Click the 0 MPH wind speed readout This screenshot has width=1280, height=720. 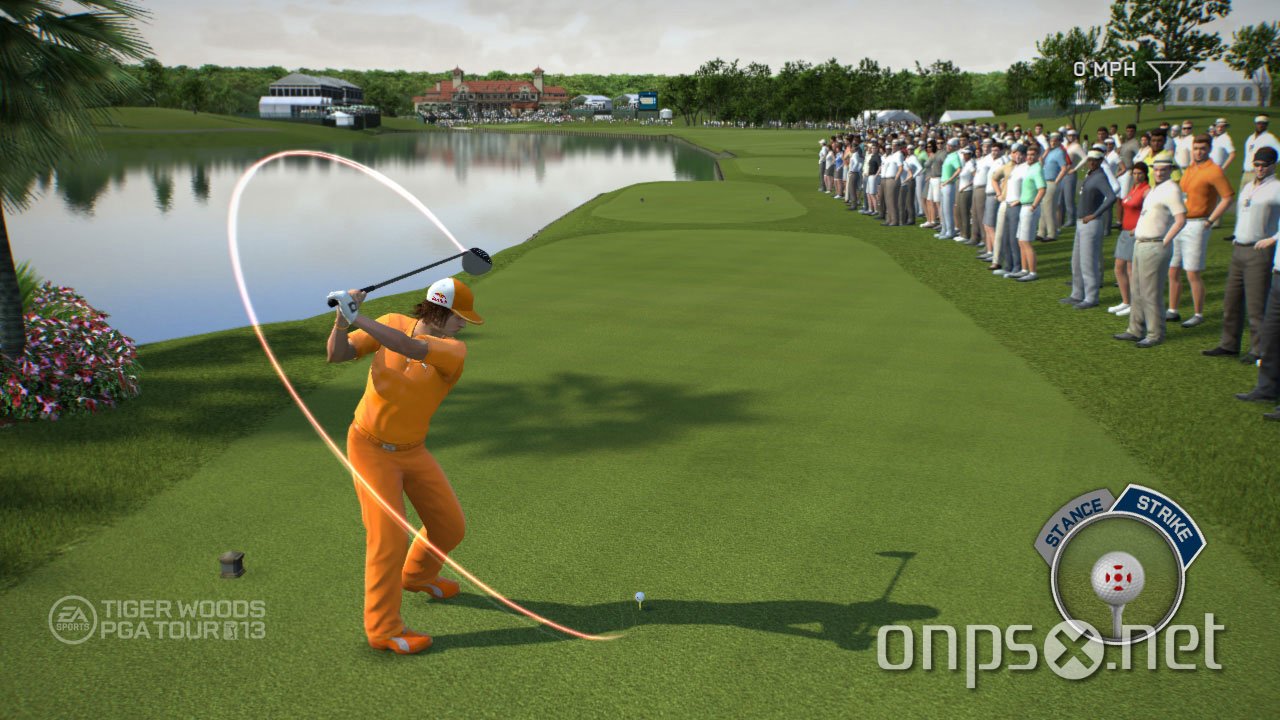point(1104,68)
